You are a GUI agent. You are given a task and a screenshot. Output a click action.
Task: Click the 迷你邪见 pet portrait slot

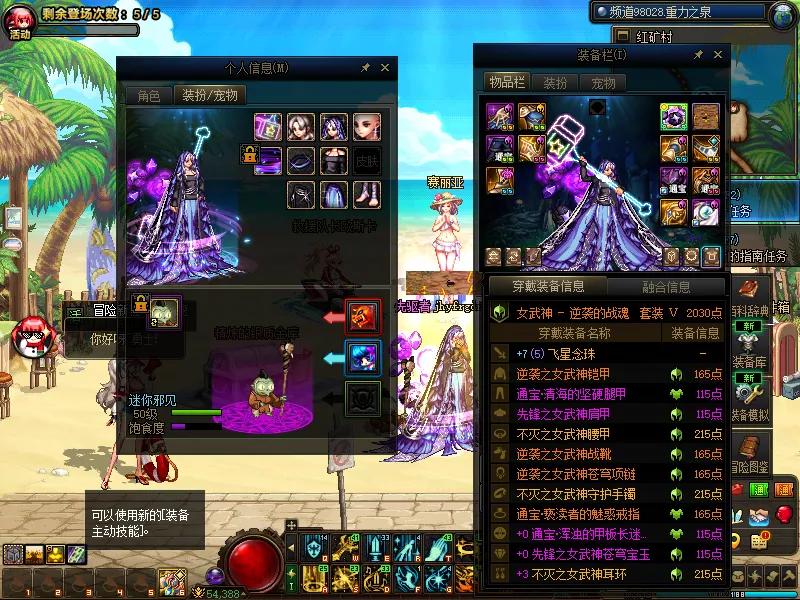click(x=165, y=311)
